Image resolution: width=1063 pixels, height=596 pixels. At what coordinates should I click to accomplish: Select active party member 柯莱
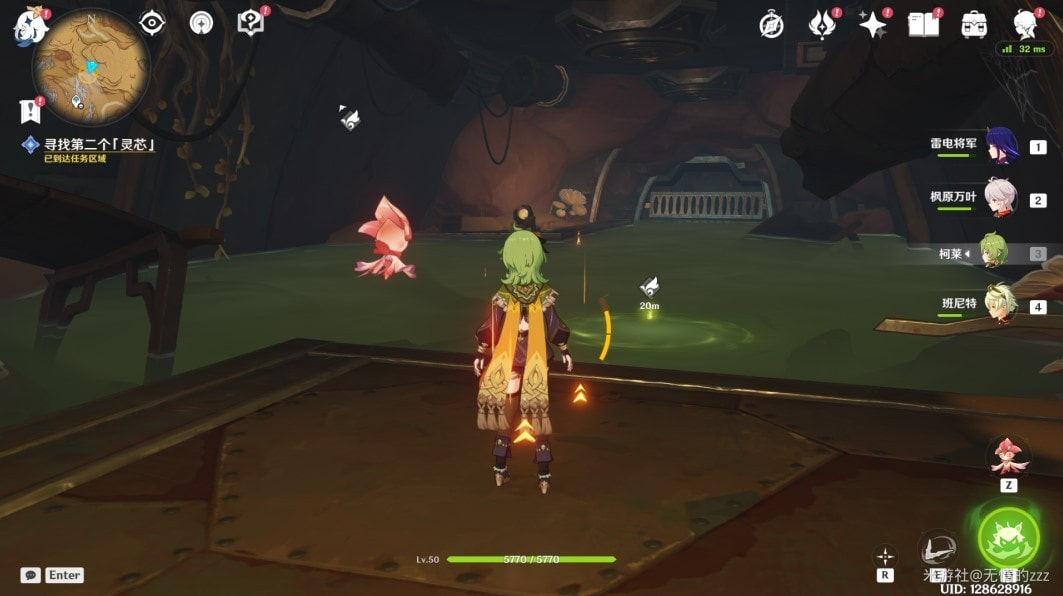993,251
